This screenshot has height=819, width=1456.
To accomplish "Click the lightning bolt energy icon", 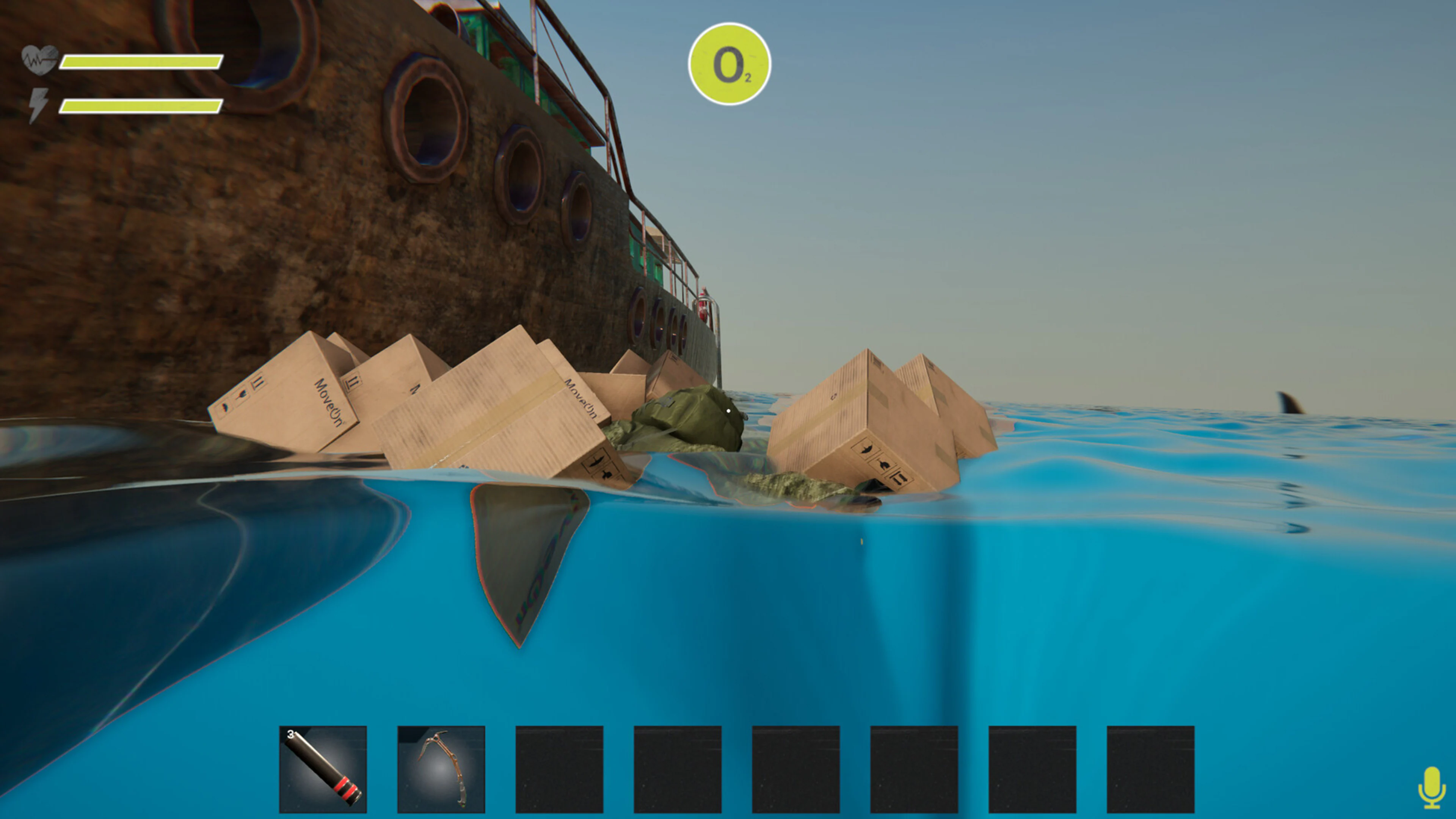I will (x=38, y=104).
